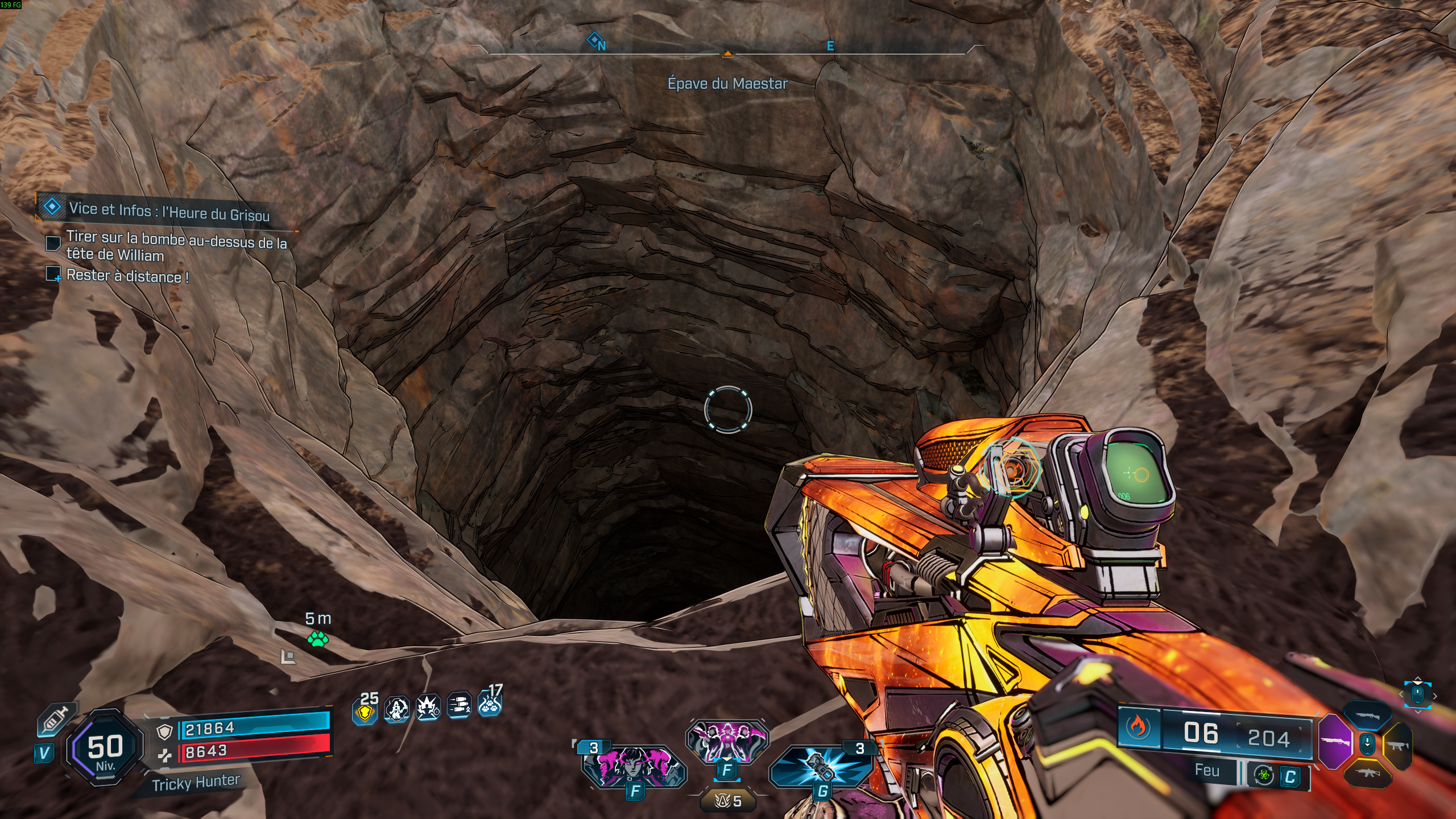Viewport: 1456px width, 819px height.
Task: Select the yellow SMG weapon slot
Action: click(1398, 746)
